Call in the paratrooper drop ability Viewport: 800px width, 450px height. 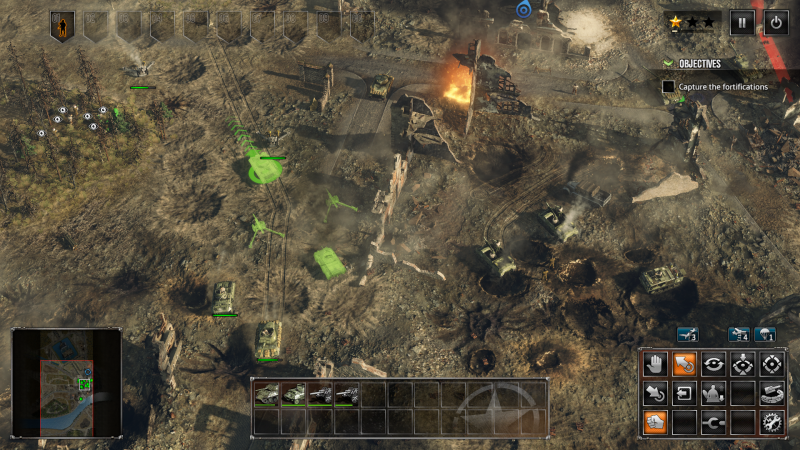[765, 335]
